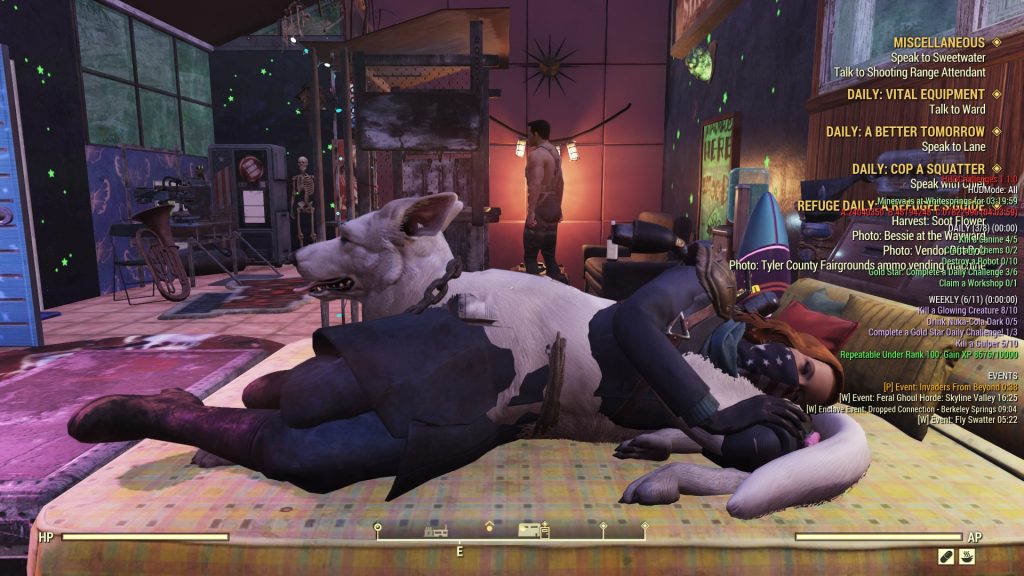The width and height of the screenshot is (1024, 576).
Task: Click the steaming food bowl status icon
Action: (967, 556)
